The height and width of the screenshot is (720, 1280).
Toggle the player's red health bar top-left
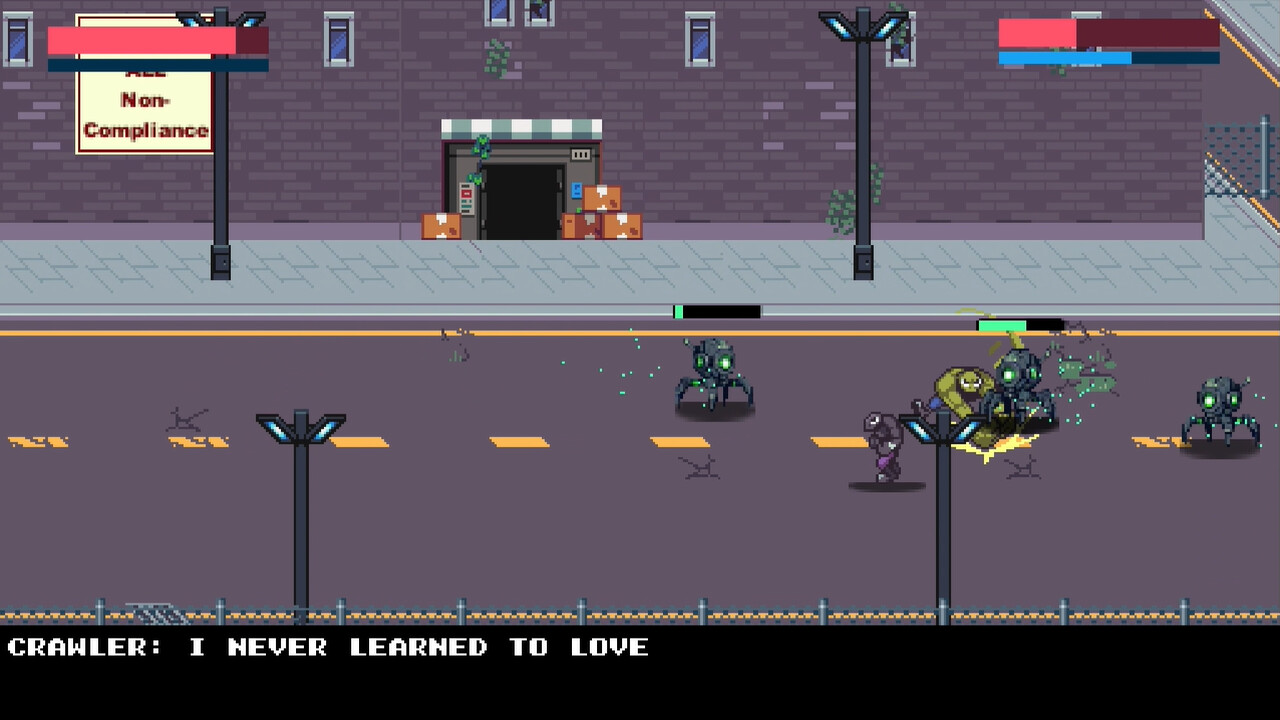click(x=145, y=40)
